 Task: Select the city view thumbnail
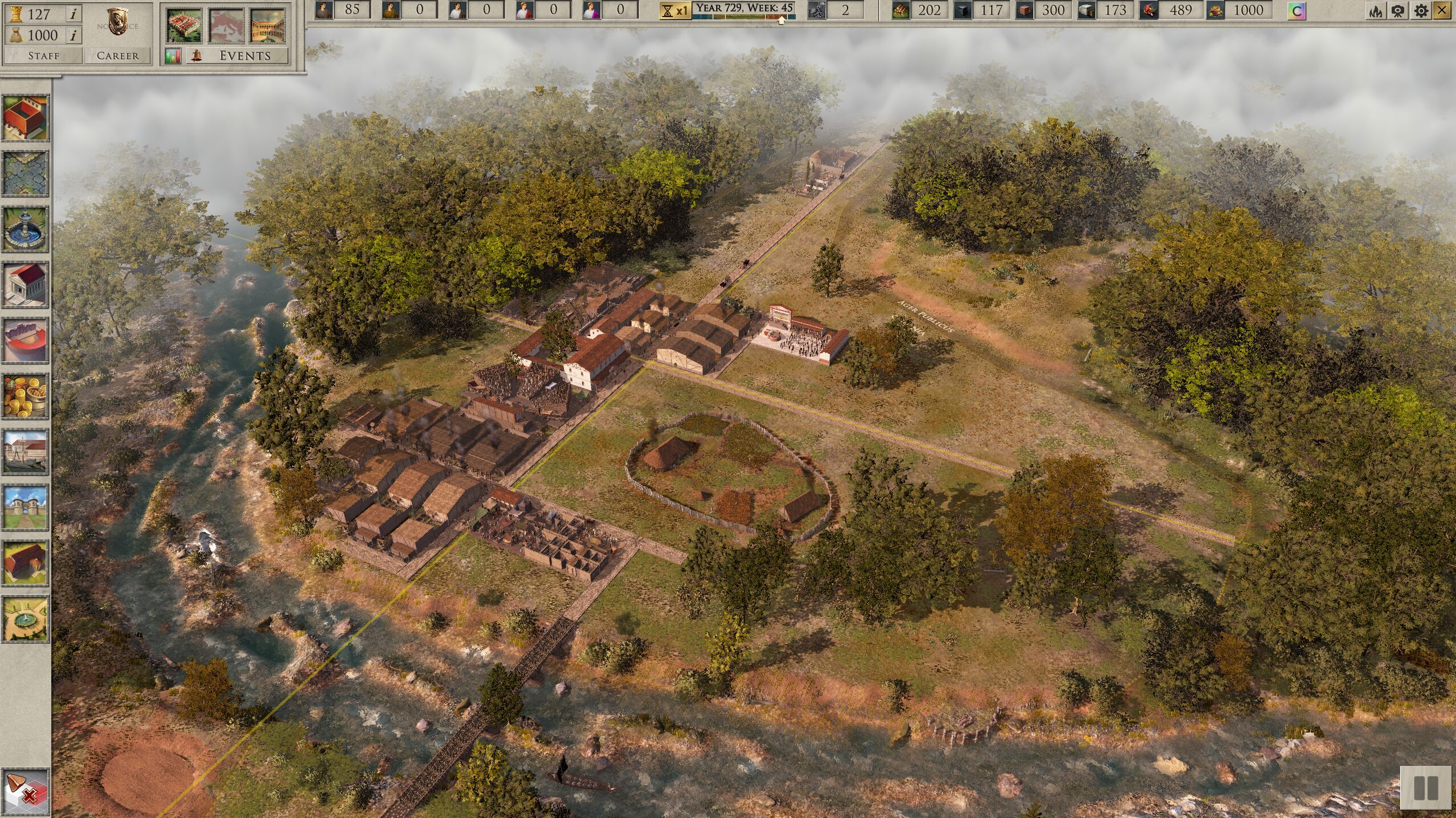coord(183,26)
